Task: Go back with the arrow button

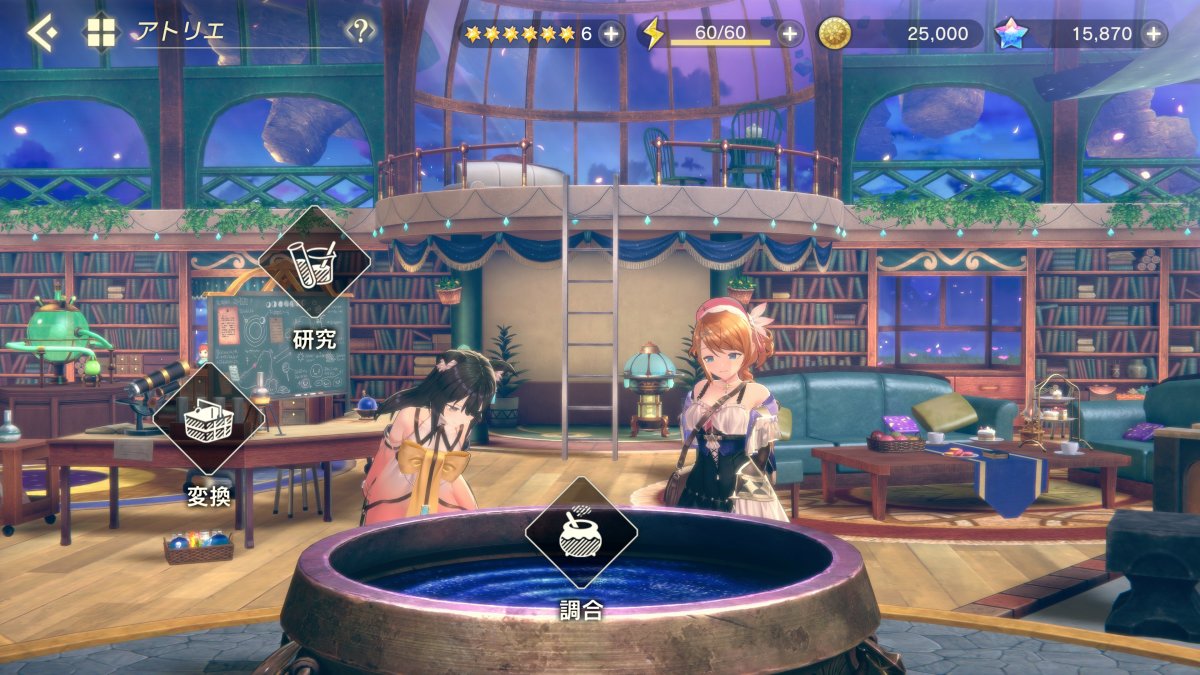Action: pyautogui.click(x=40, y=33)
